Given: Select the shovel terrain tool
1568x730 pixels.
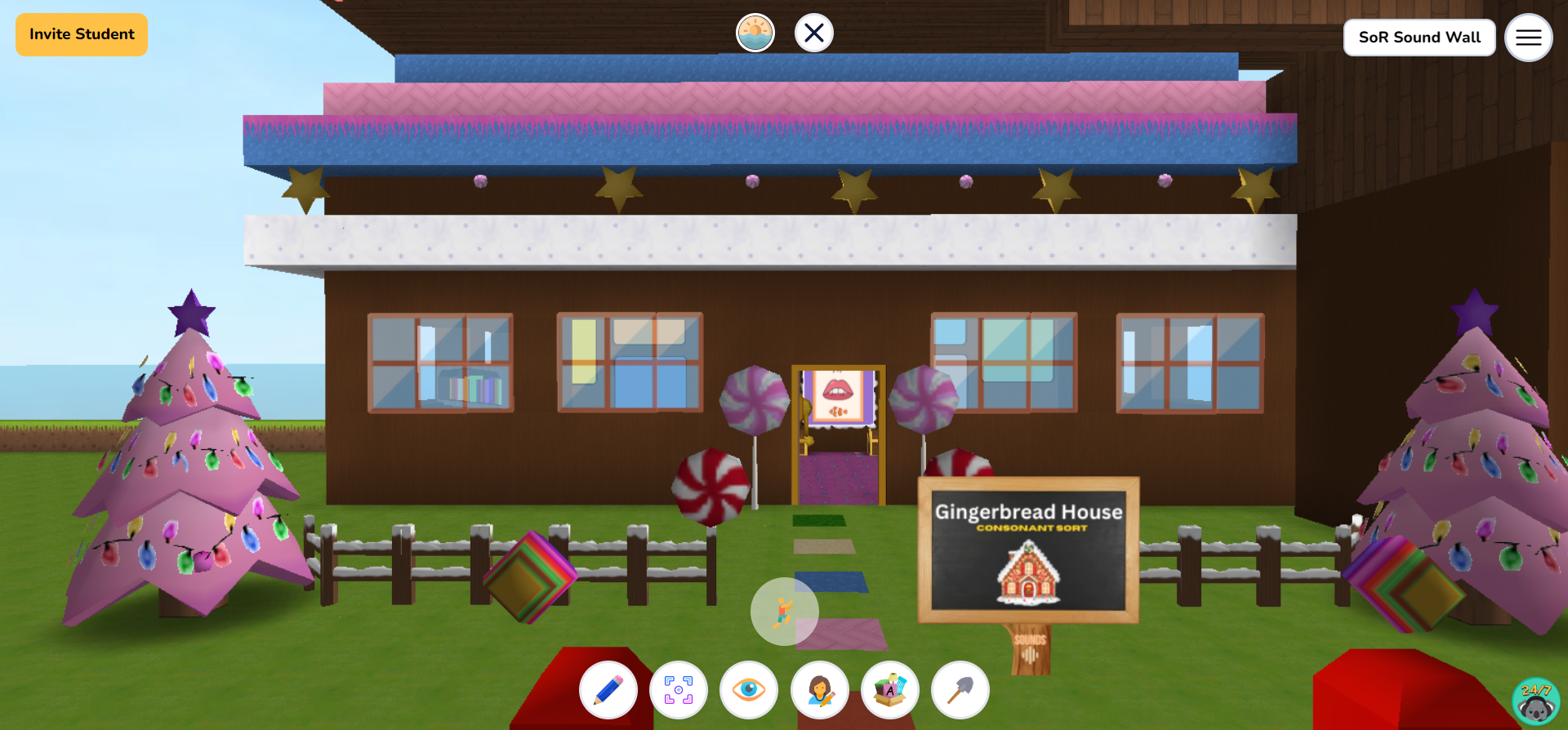Looking at the screenshot, I should (x=960, y=690).
